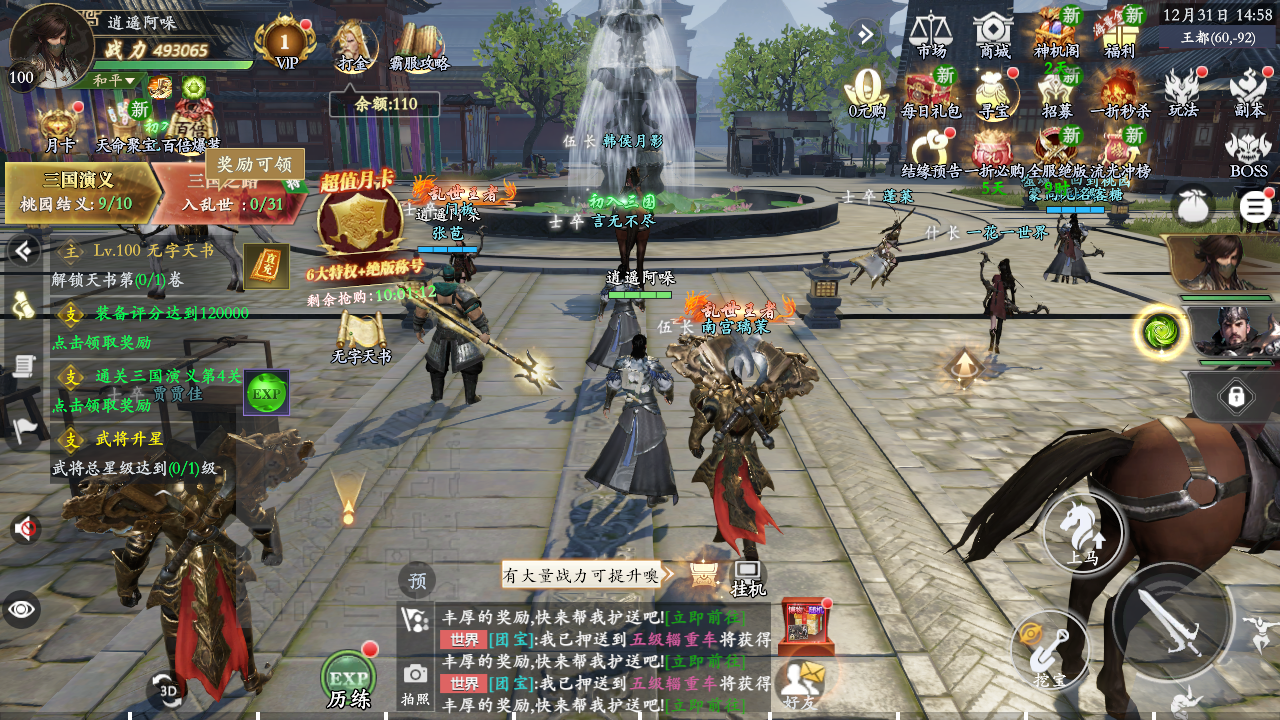Take a screenshot with 拍照 button
1280x720 pixels.
click(415, 681)
